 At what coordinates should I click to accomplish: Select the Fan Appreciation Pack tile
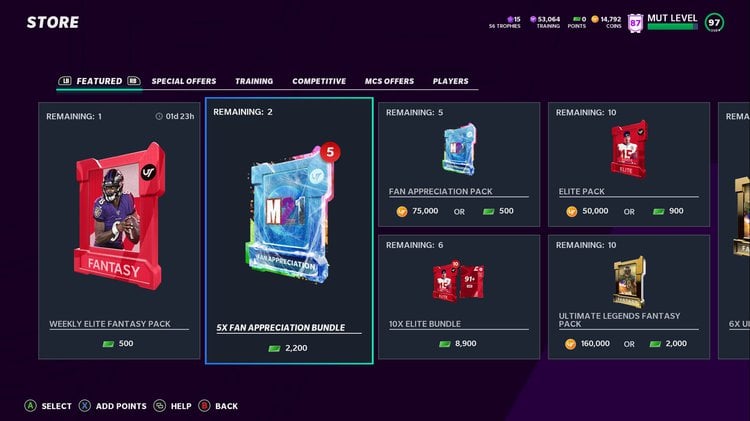[459, 164]
